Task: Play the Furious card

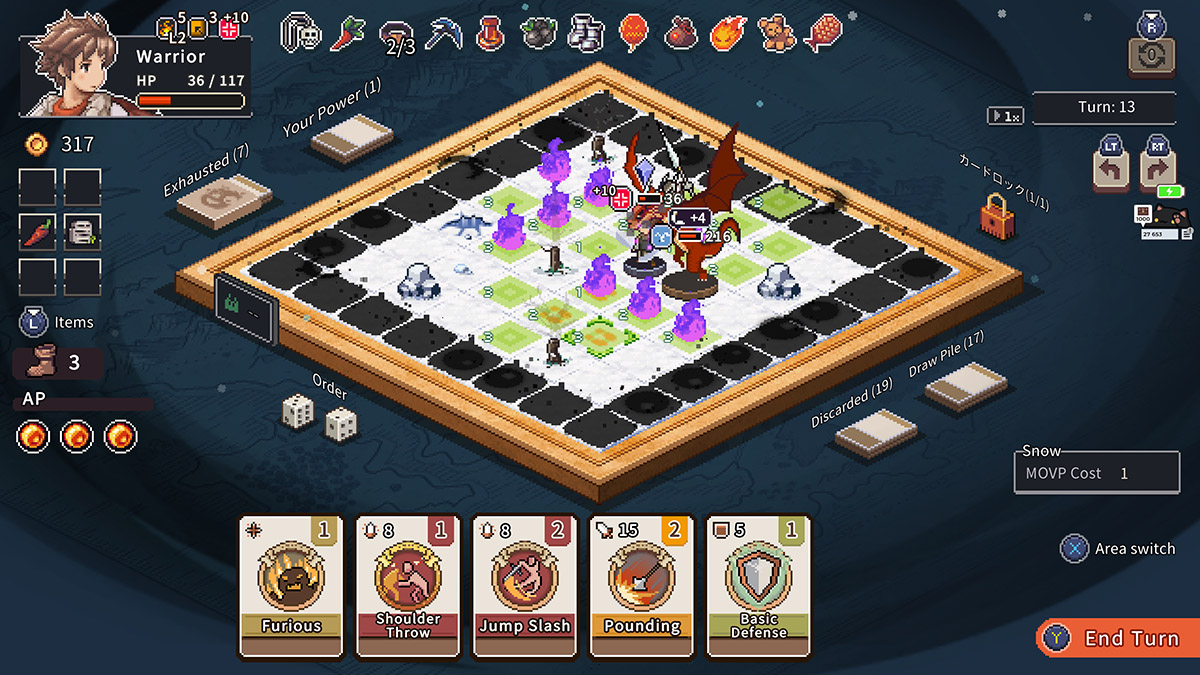Action: pyautogui.click(x=291, y=585)
